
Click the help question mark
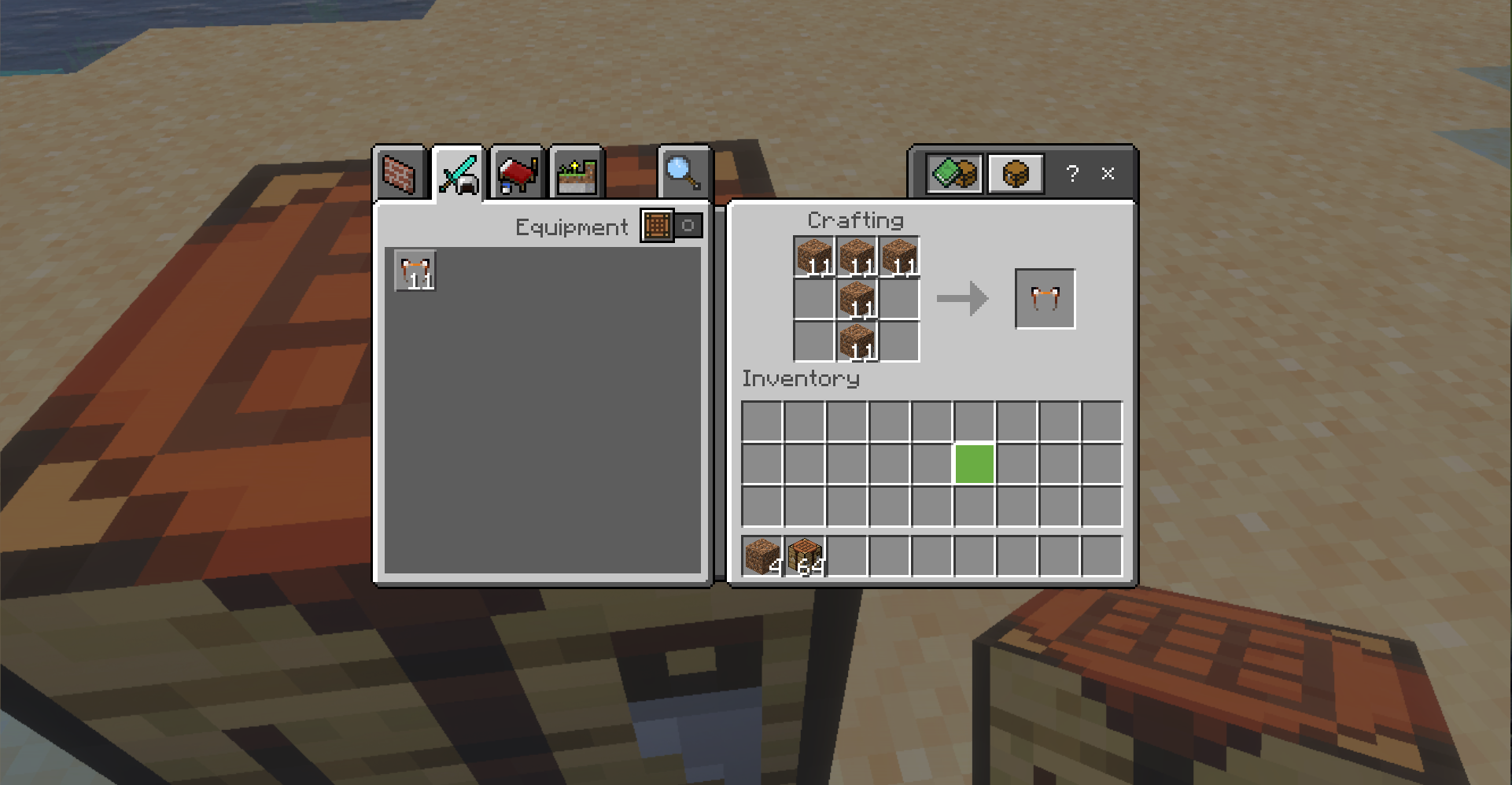click(1073, 174)
